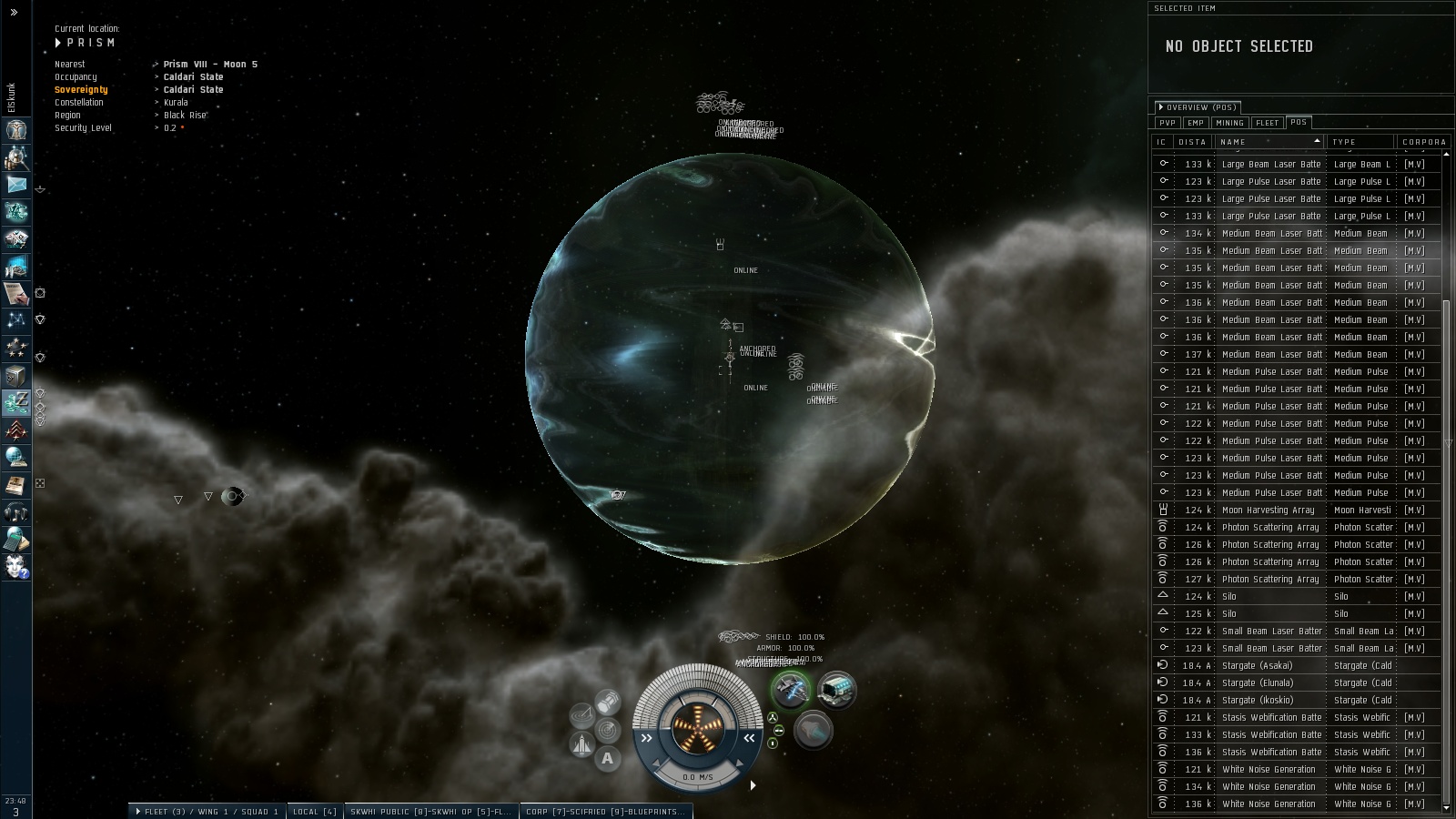Open the Fleet chat channel tab
The height and width of the screenshot is (819, 1456).
207,812
